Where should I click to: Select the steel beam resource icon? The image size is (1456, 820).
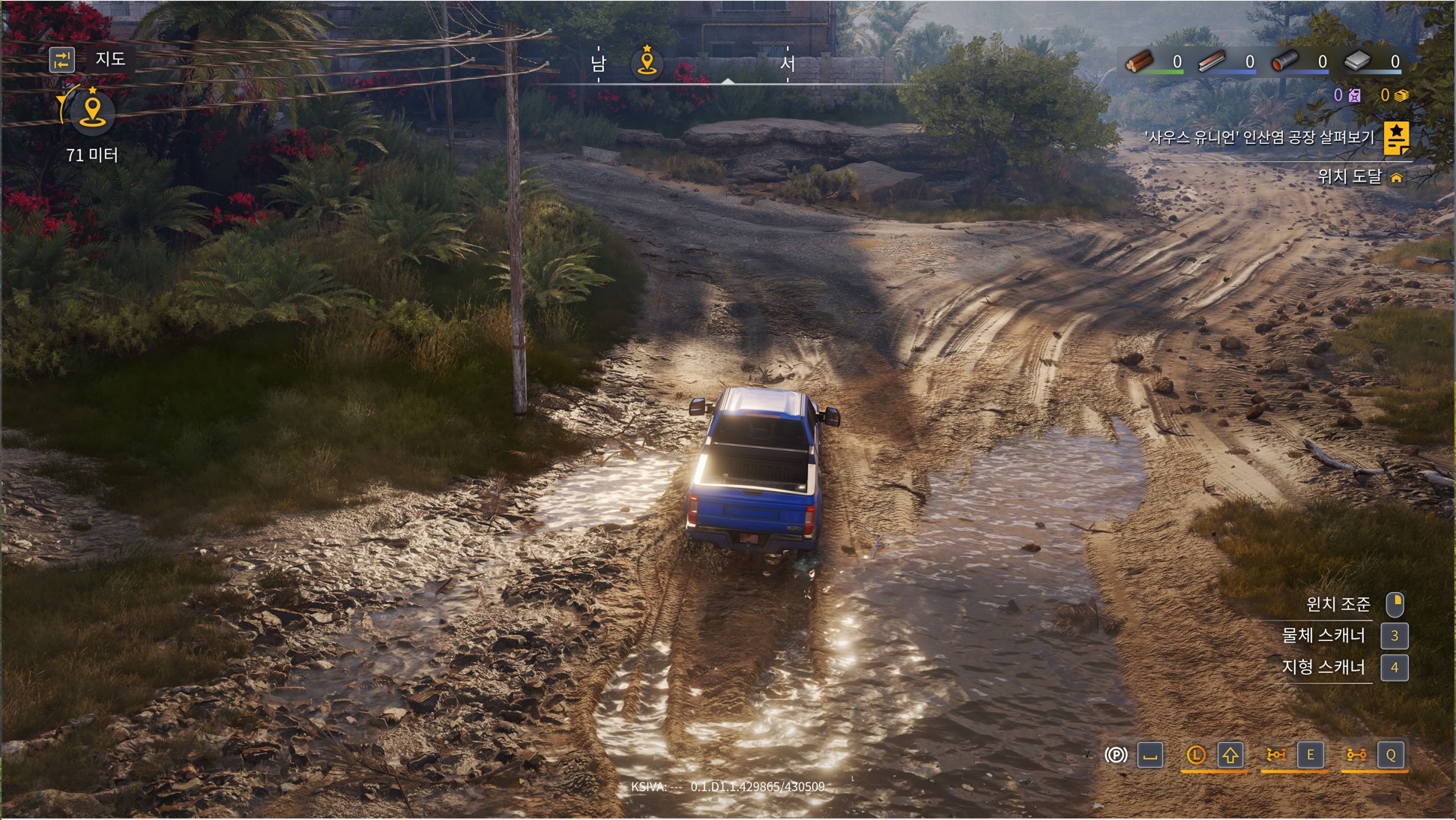[1212, 61]
